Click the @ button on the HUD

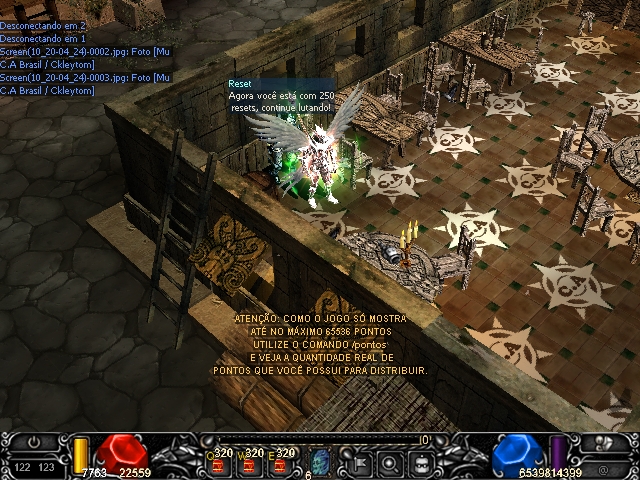(606, 467)
